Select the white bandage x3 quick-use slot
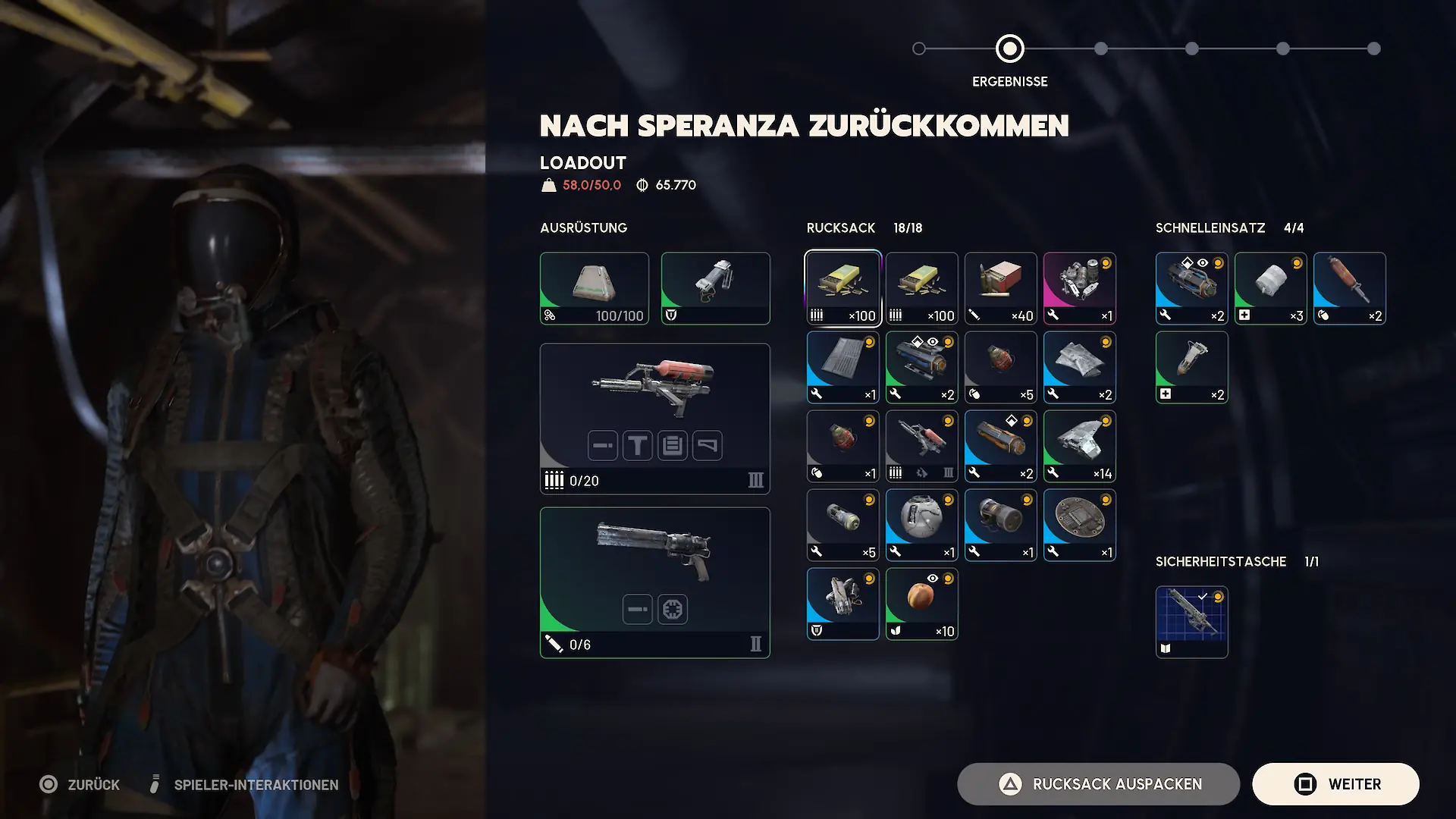Screen dimensions: 1456x819 pyautogui.click(x=1270, y=288)
